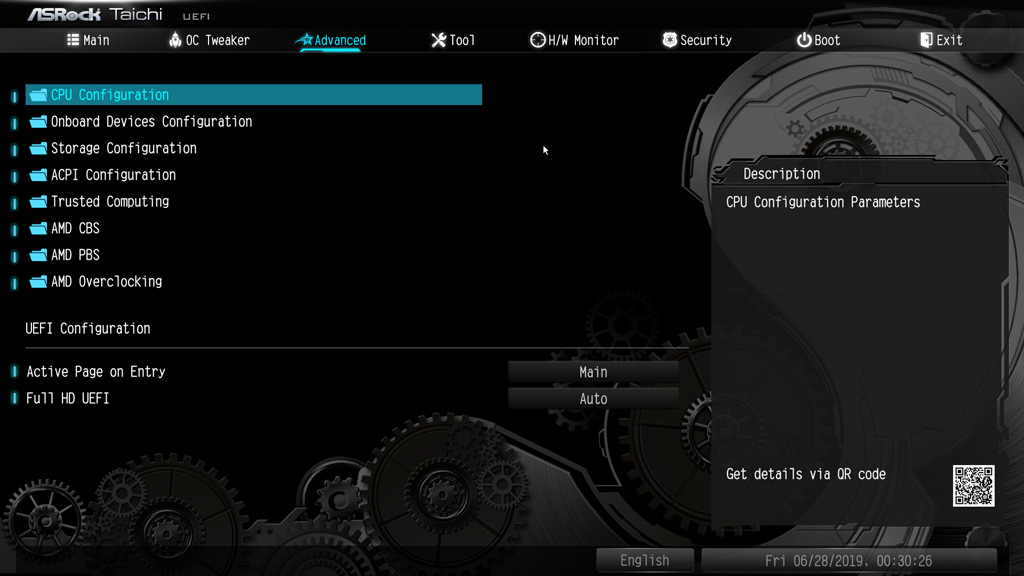Open the Security tab
Image resolution: width=1024 pixels, height=576 pixels.
(x=697, y=40)
